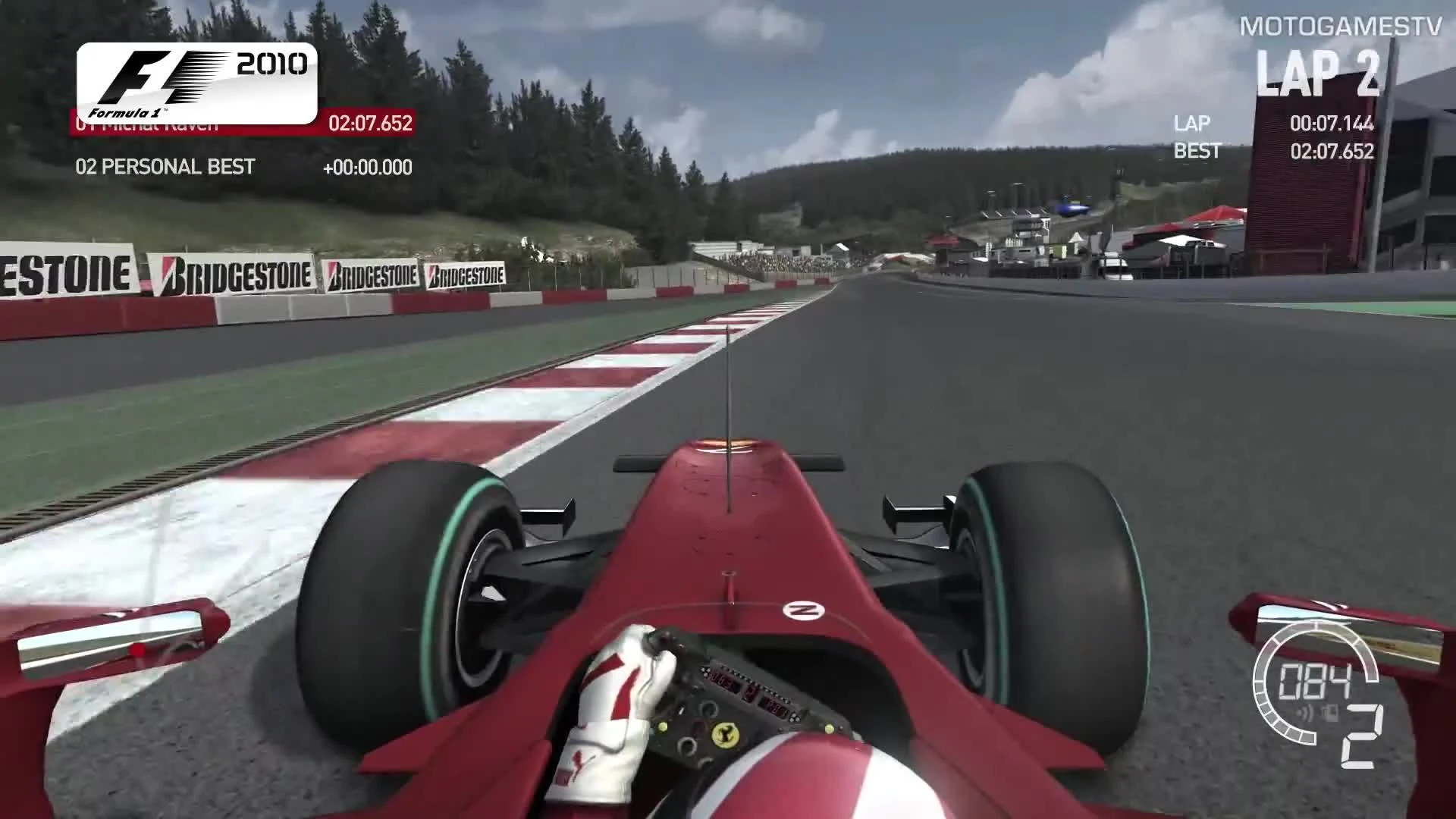Screen dimensions: 1456x819
Task: Toggle the red button on the wheel center
Action: [x=698, y=726]
